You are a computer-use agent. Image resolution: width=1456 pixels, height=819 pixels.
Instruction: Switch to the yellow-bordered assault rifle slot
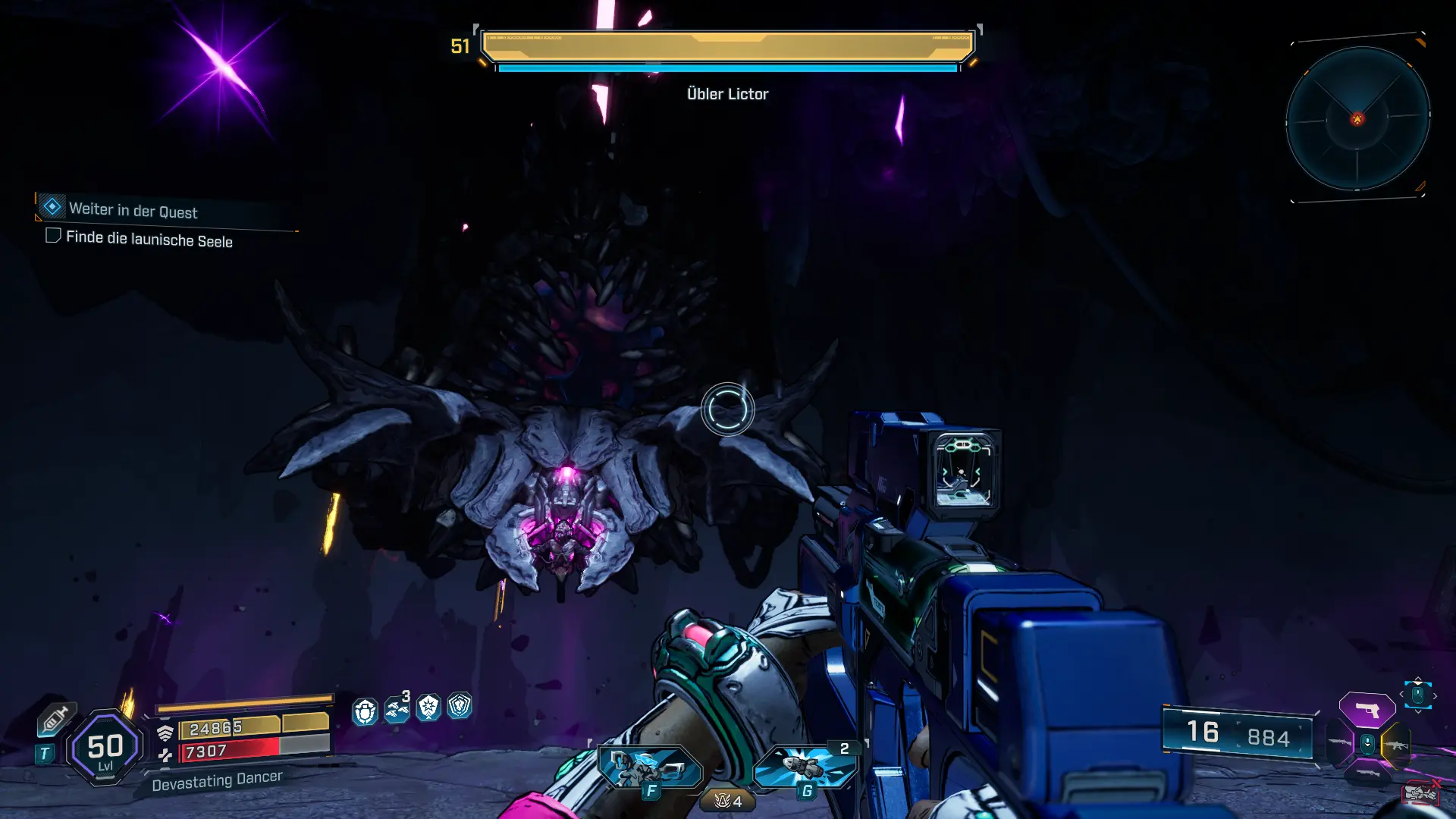pos(1395,745)
